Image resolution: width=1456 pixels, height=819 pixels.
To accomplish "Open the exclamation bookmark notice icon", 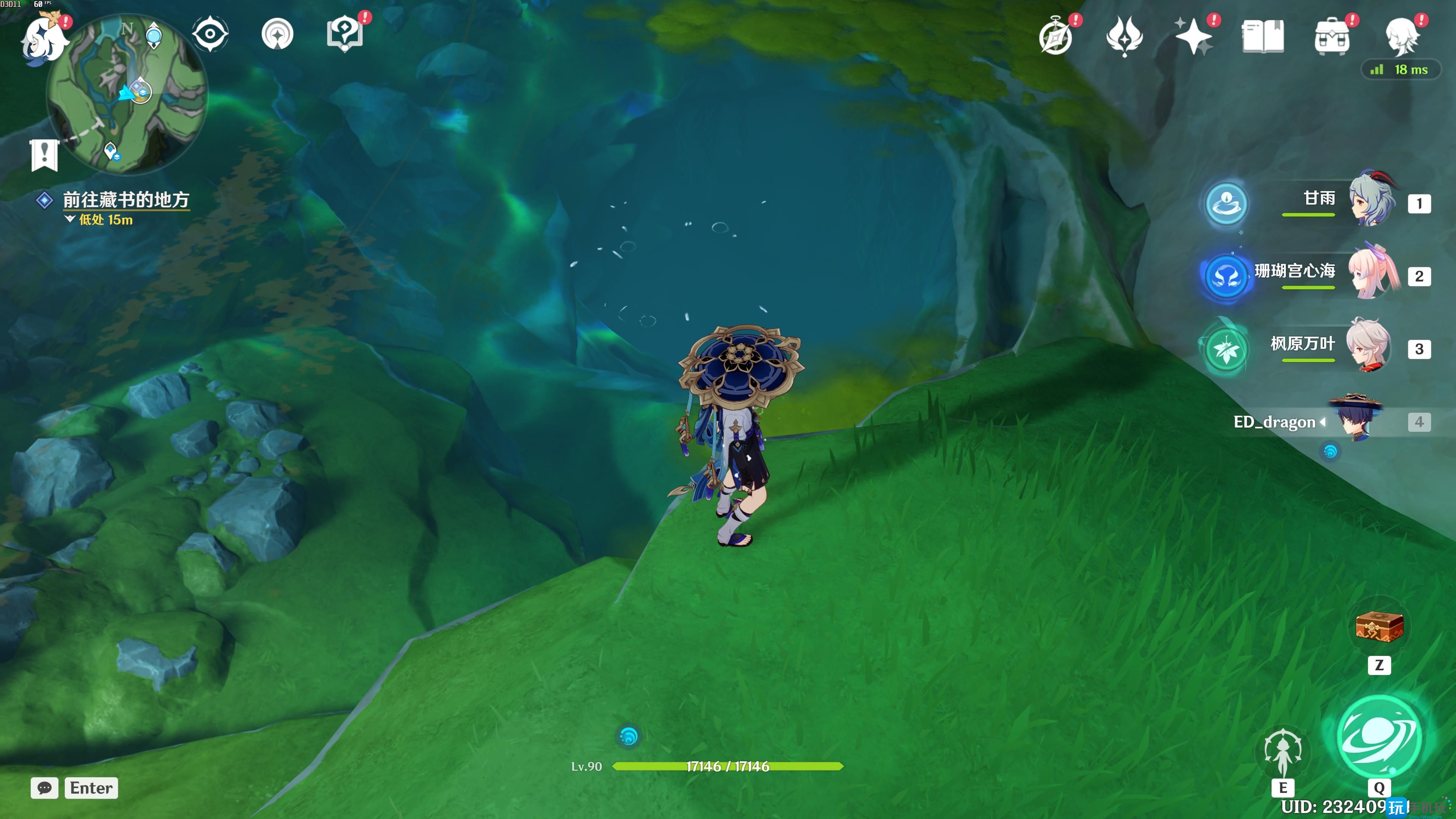I will coord(44,154).
